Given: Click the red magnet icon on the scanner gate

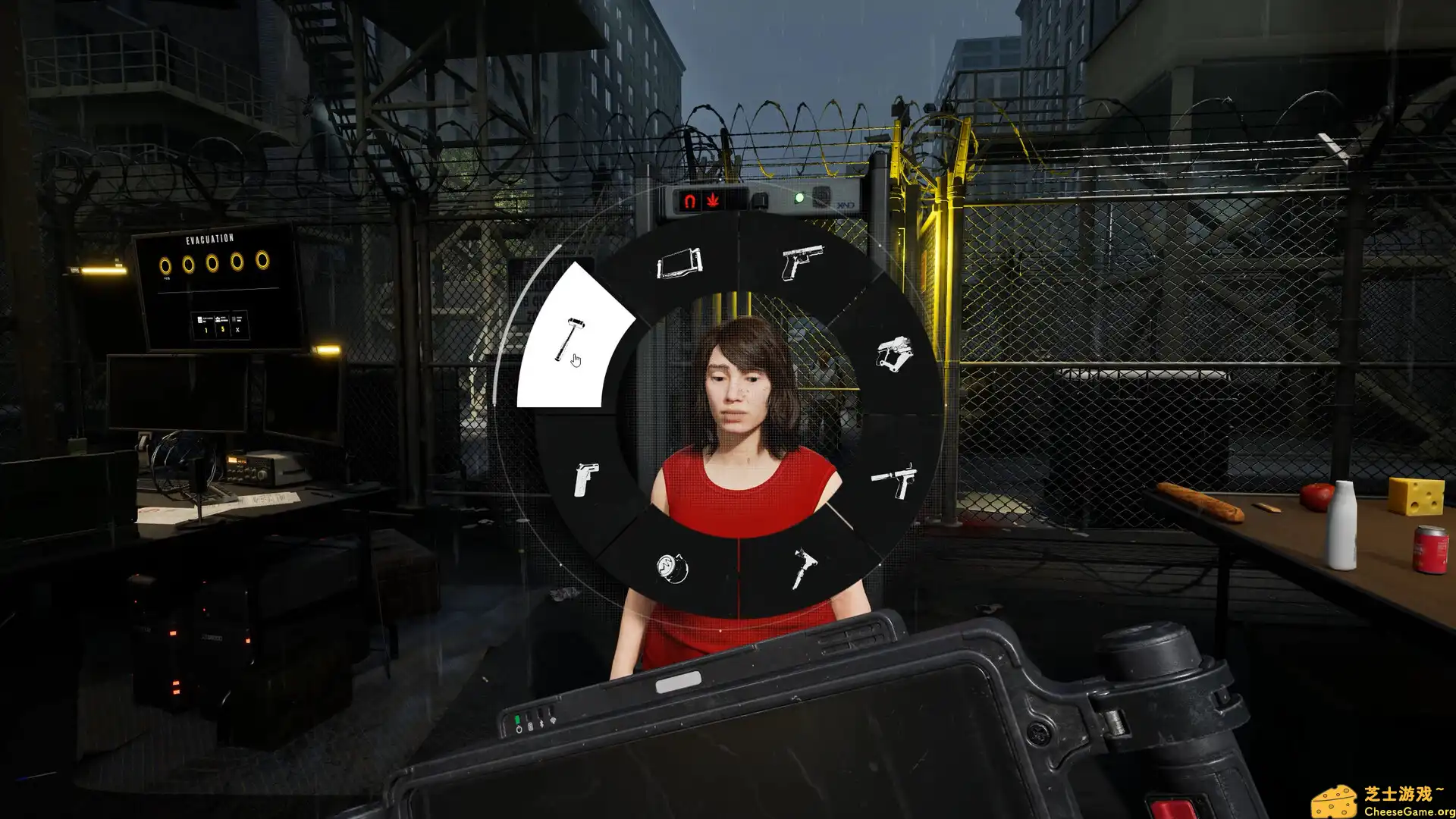Looking at the screenshot, I should click(689, 199).
